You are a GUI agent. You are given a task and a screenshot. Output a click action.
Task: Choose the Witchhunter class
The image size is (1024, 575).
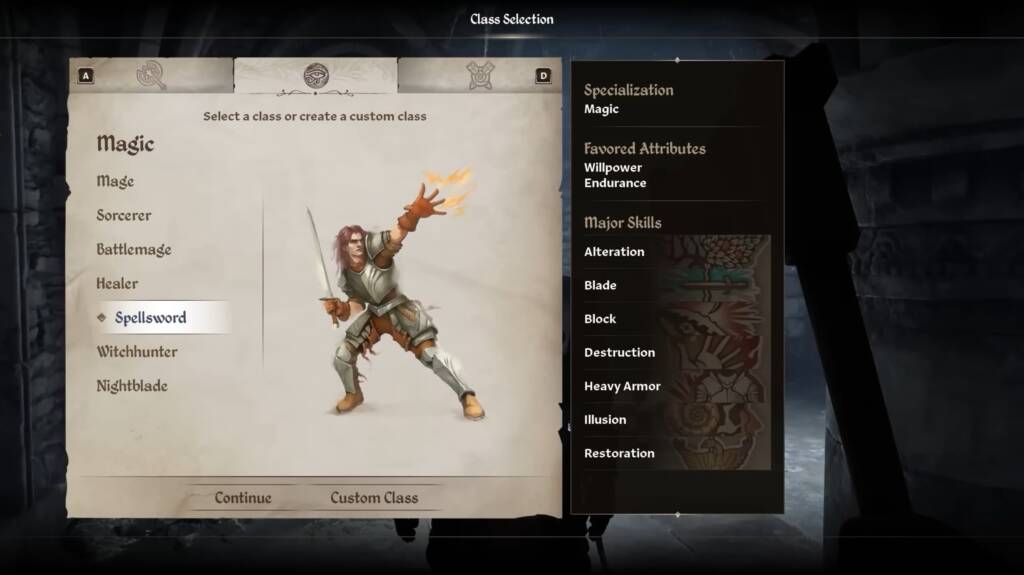point(137,351)
